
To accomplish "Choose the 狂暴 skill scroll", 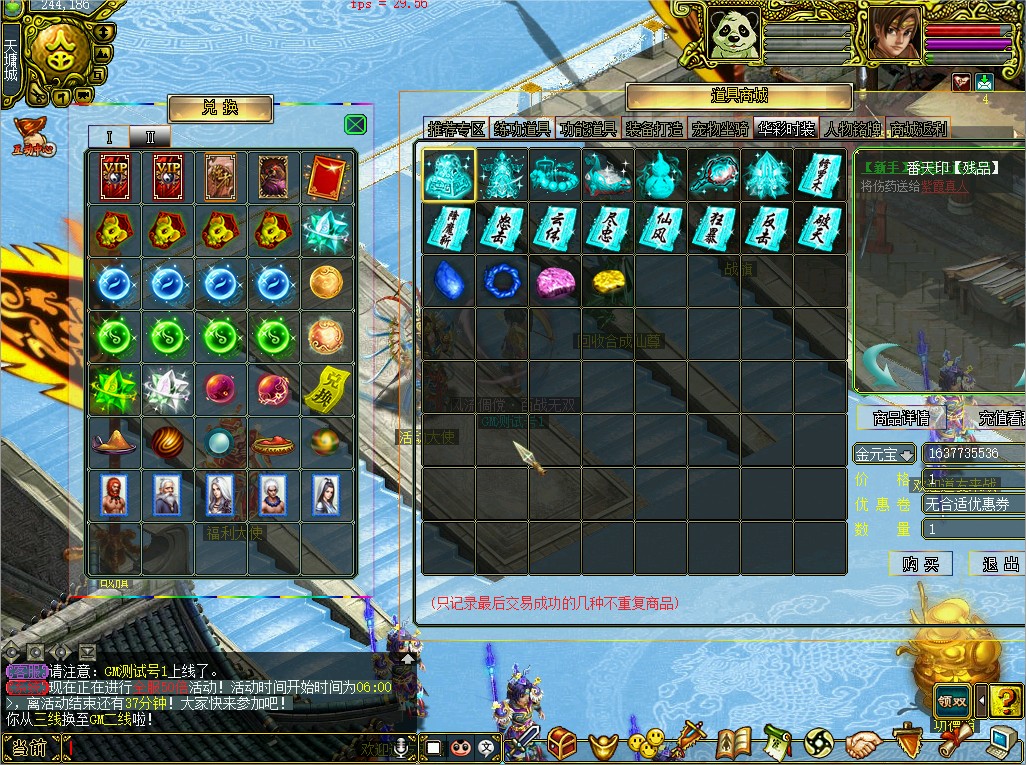I will 715,228.
